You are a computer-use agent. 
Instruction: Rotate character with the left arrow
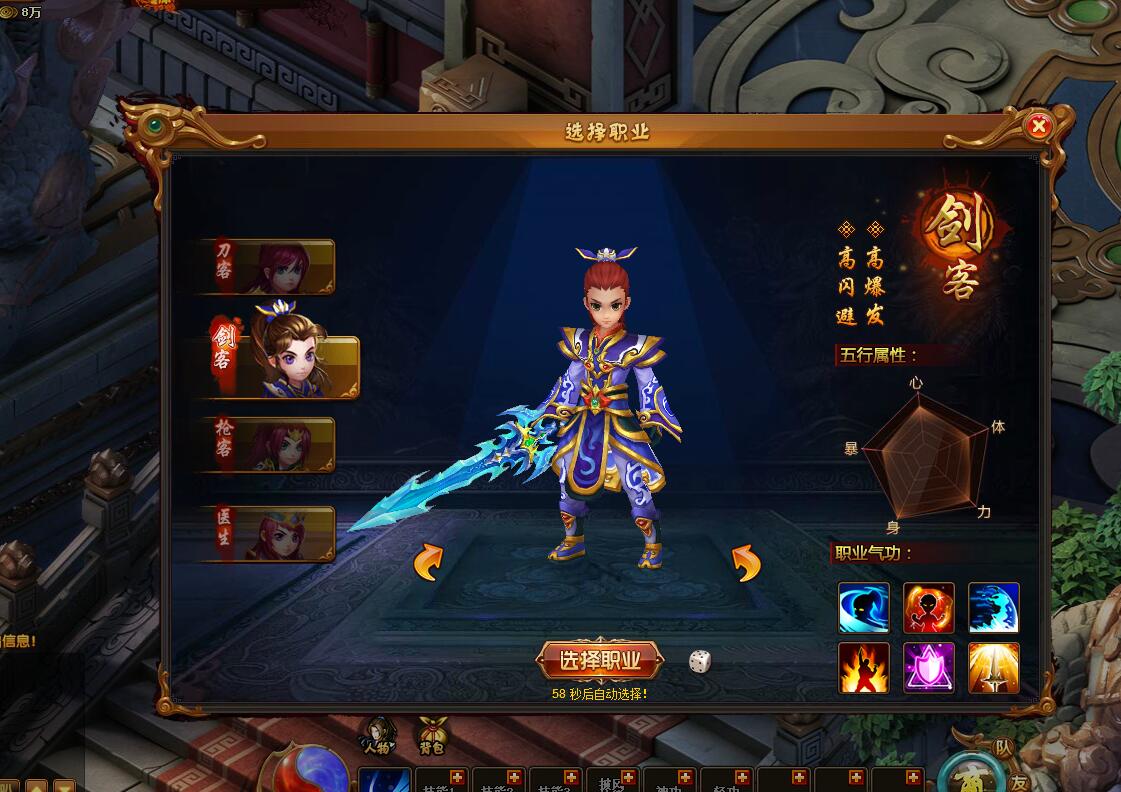click(428, 563)
